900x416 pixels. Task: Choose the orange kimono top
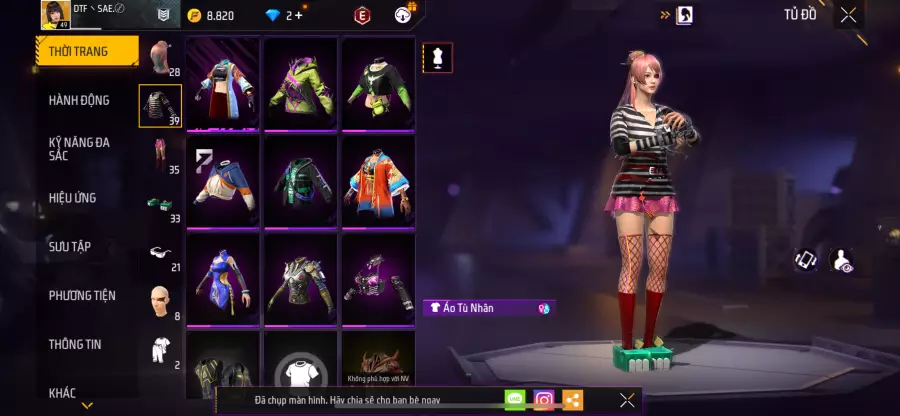[378, 180]
